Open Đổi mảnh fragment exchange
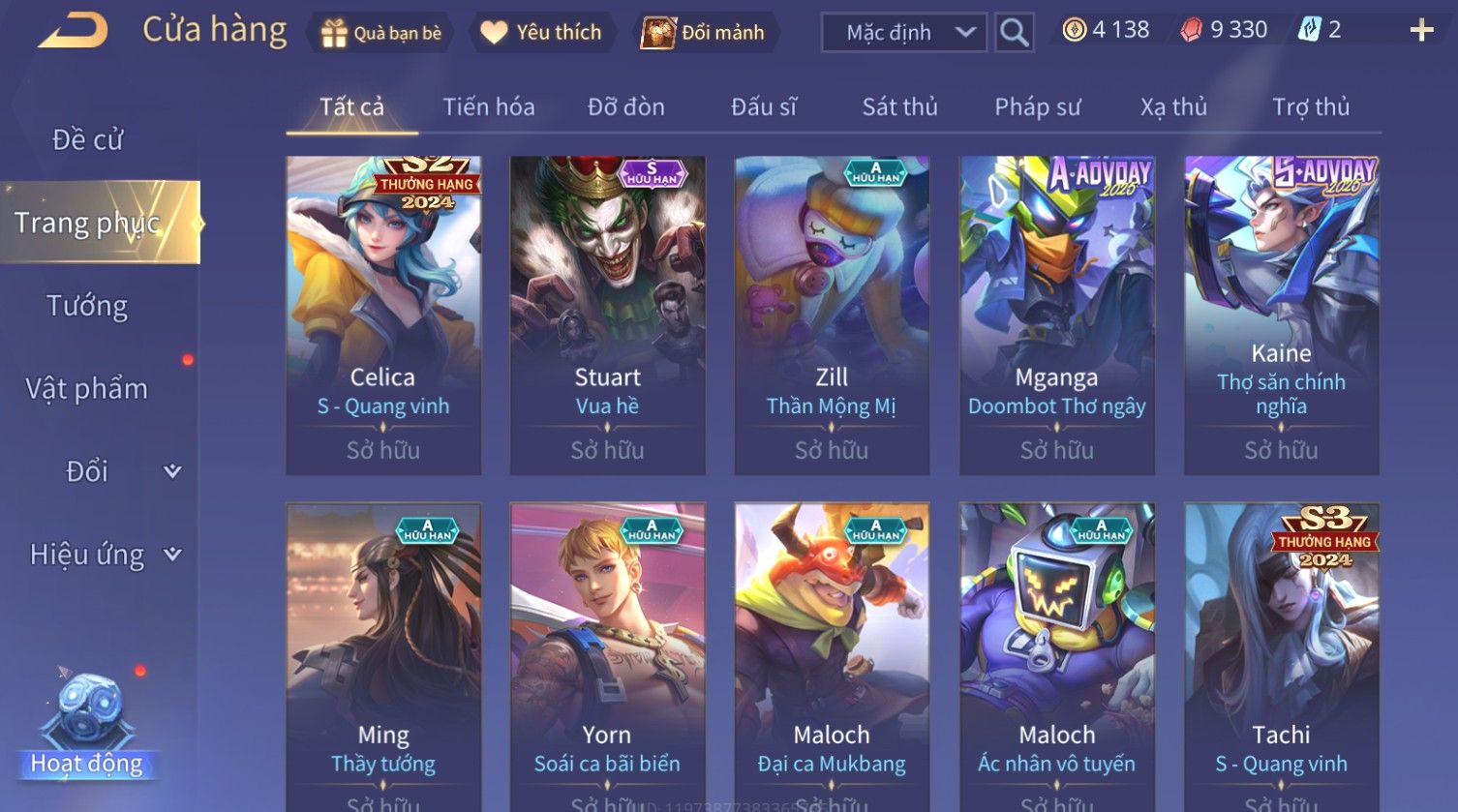Viewport: 1458px width, 812px height. click(704, 33)
